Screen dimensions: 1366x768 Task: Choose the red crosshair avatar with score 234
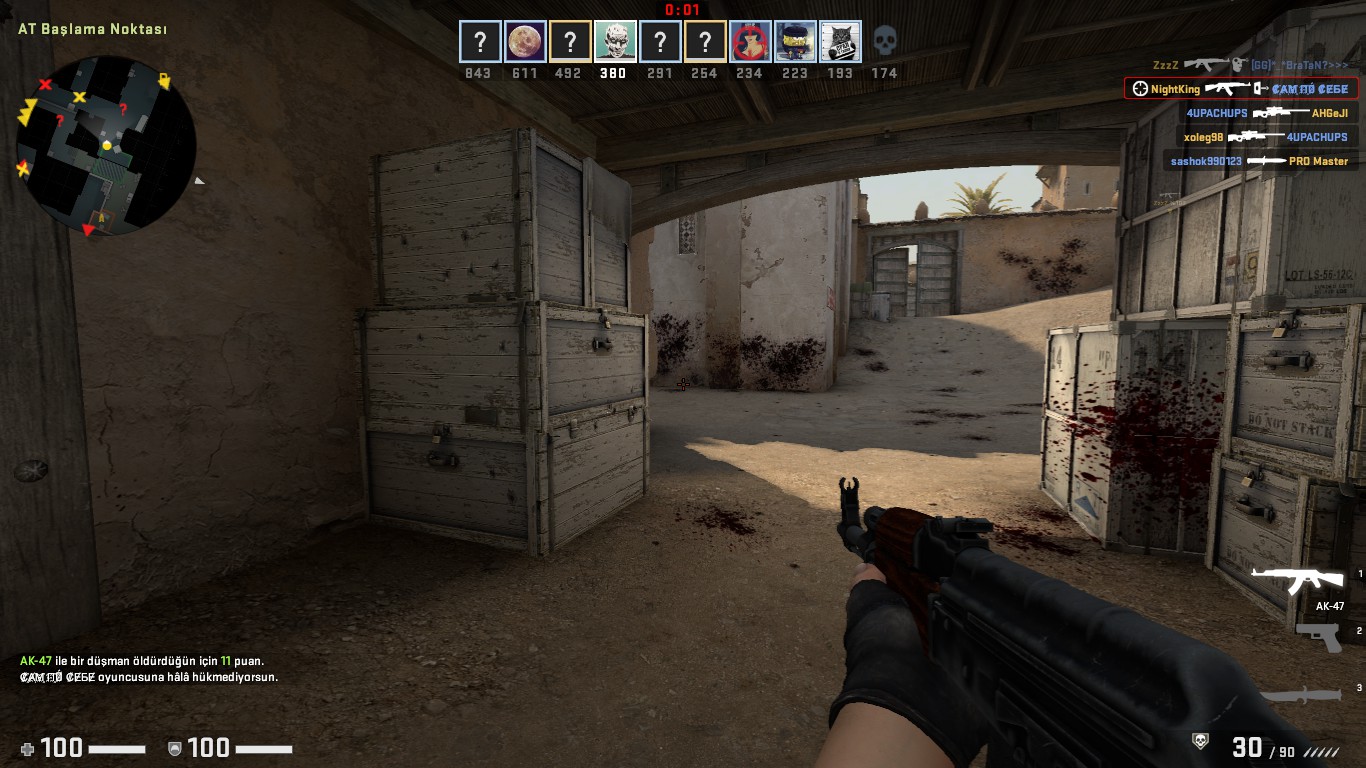750,42
